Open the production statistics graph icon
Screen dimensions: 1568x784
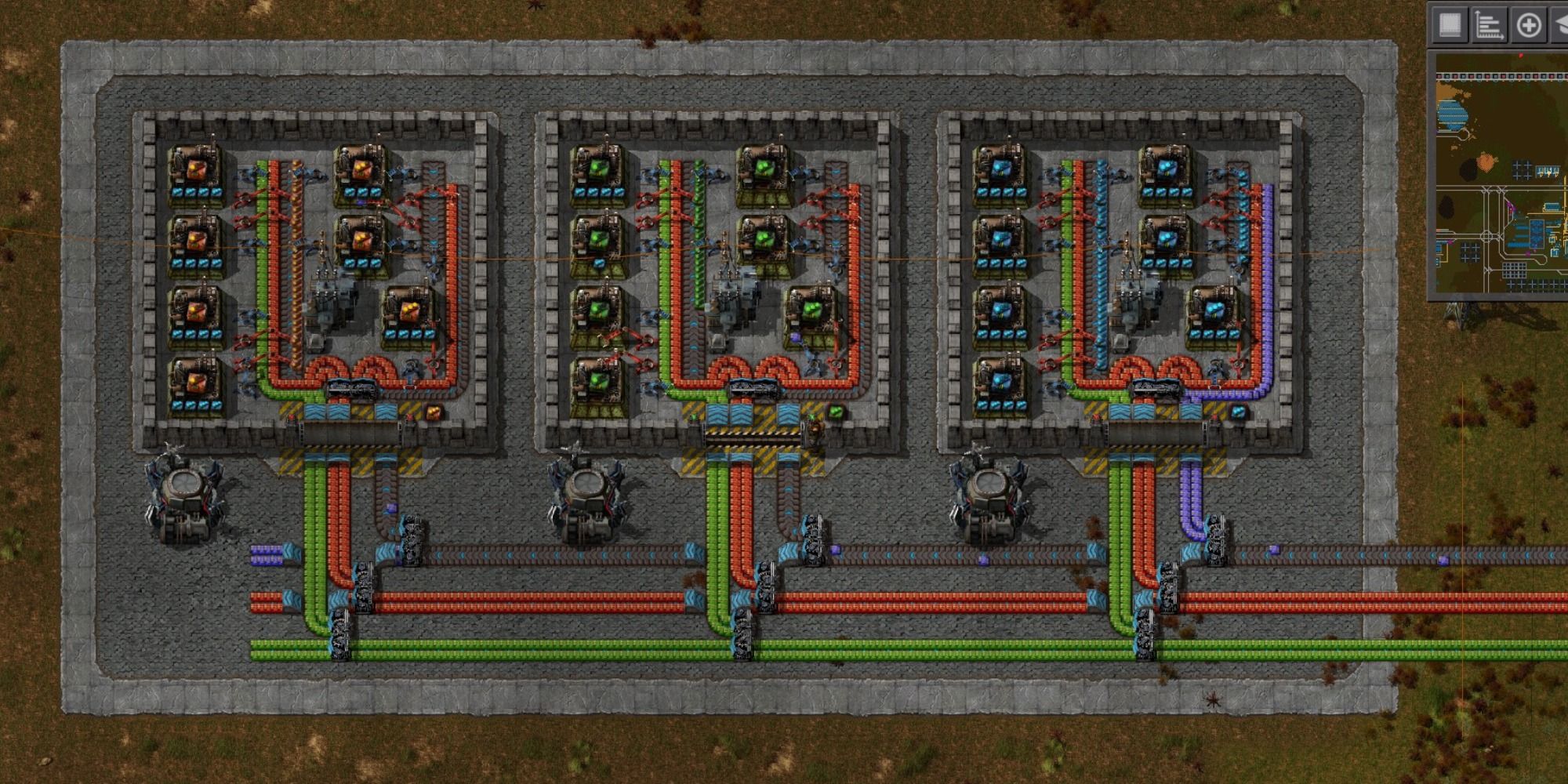pos(1490,24)
